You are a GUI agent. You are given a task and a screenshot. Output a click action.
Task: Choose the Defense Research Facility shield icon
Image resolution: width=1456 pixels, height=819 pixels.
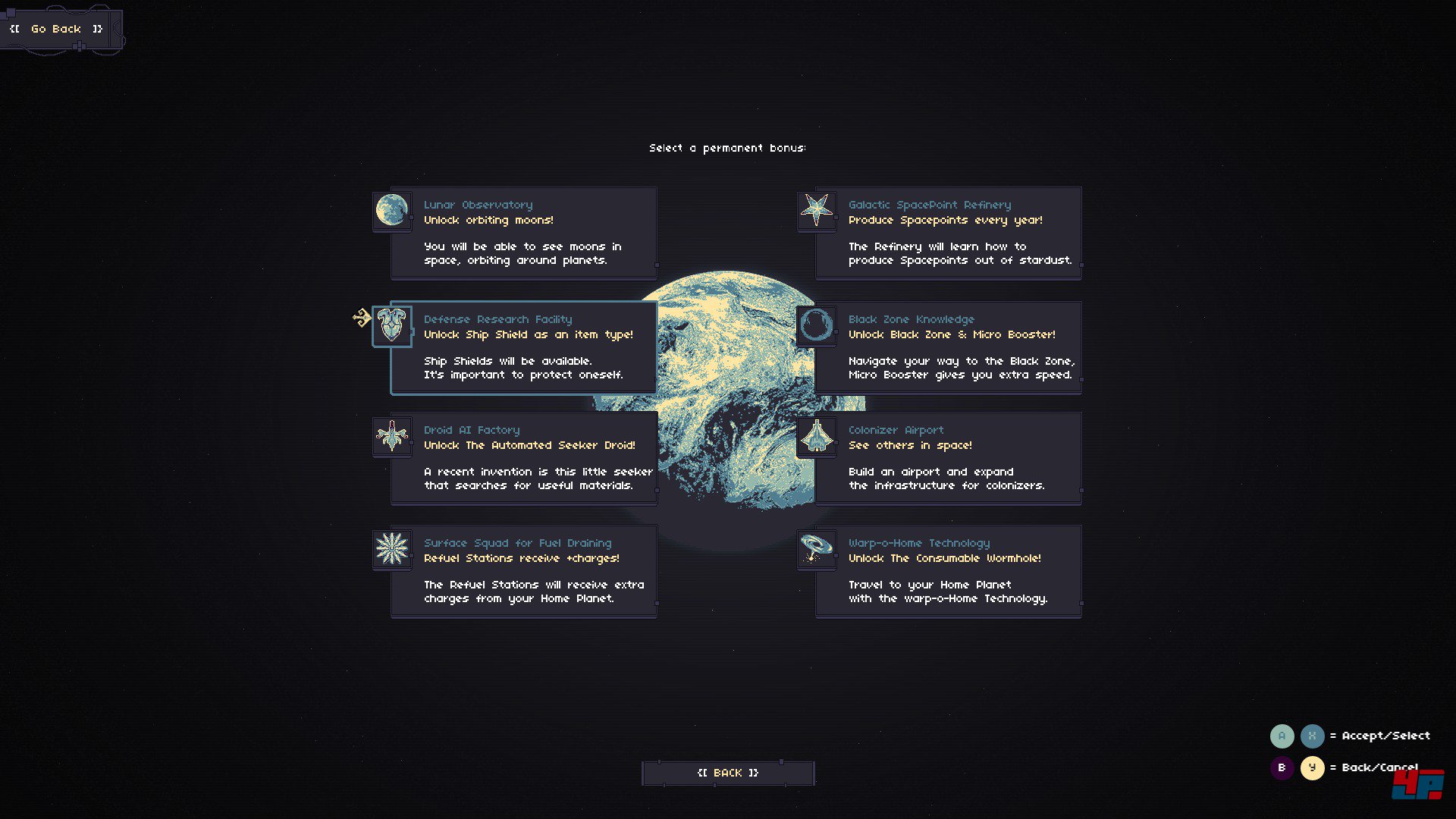click(x=391, y=325)
